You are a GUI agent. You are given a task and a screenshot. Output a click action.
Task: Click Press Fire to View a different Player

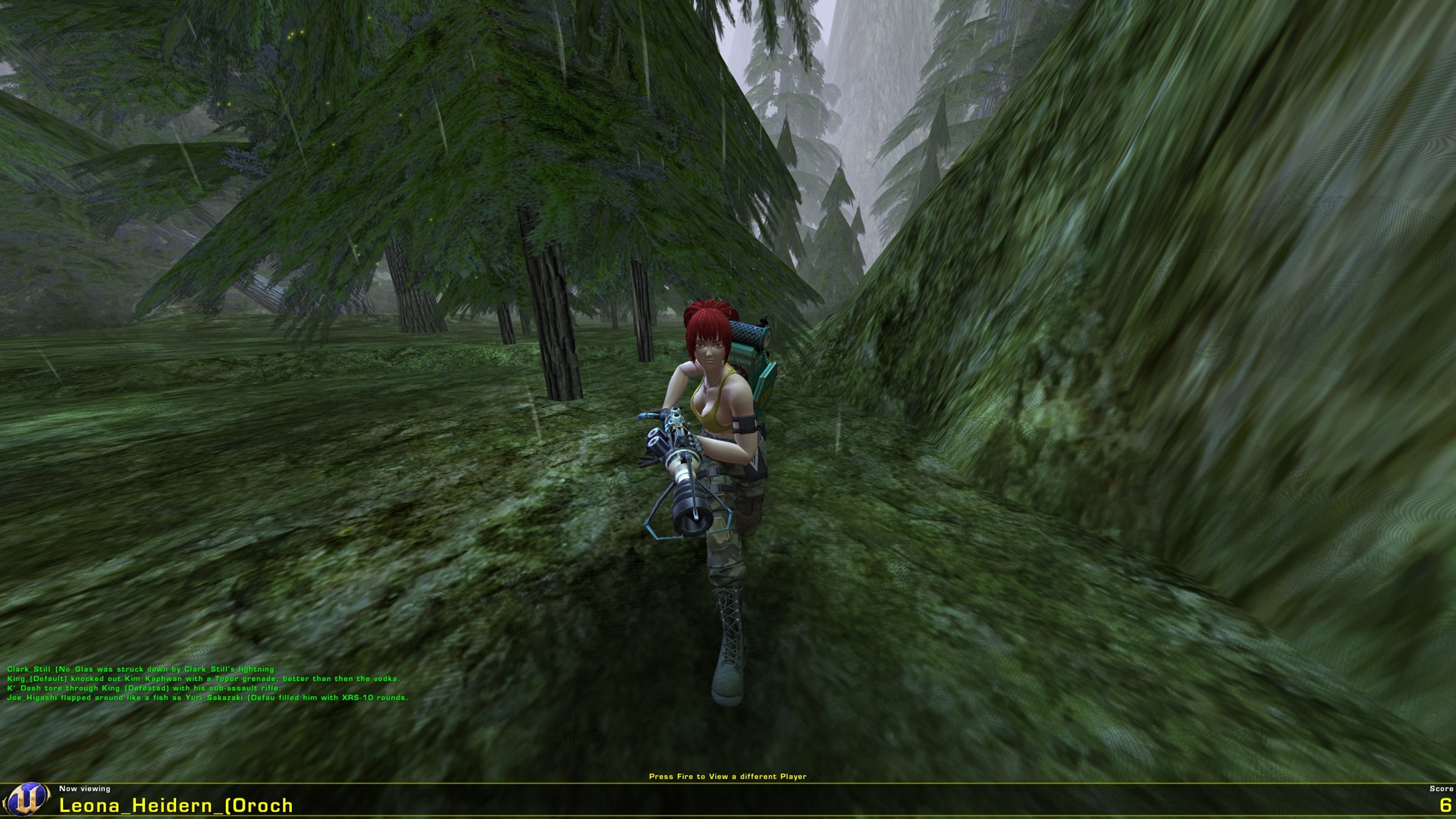coord(728,777)
